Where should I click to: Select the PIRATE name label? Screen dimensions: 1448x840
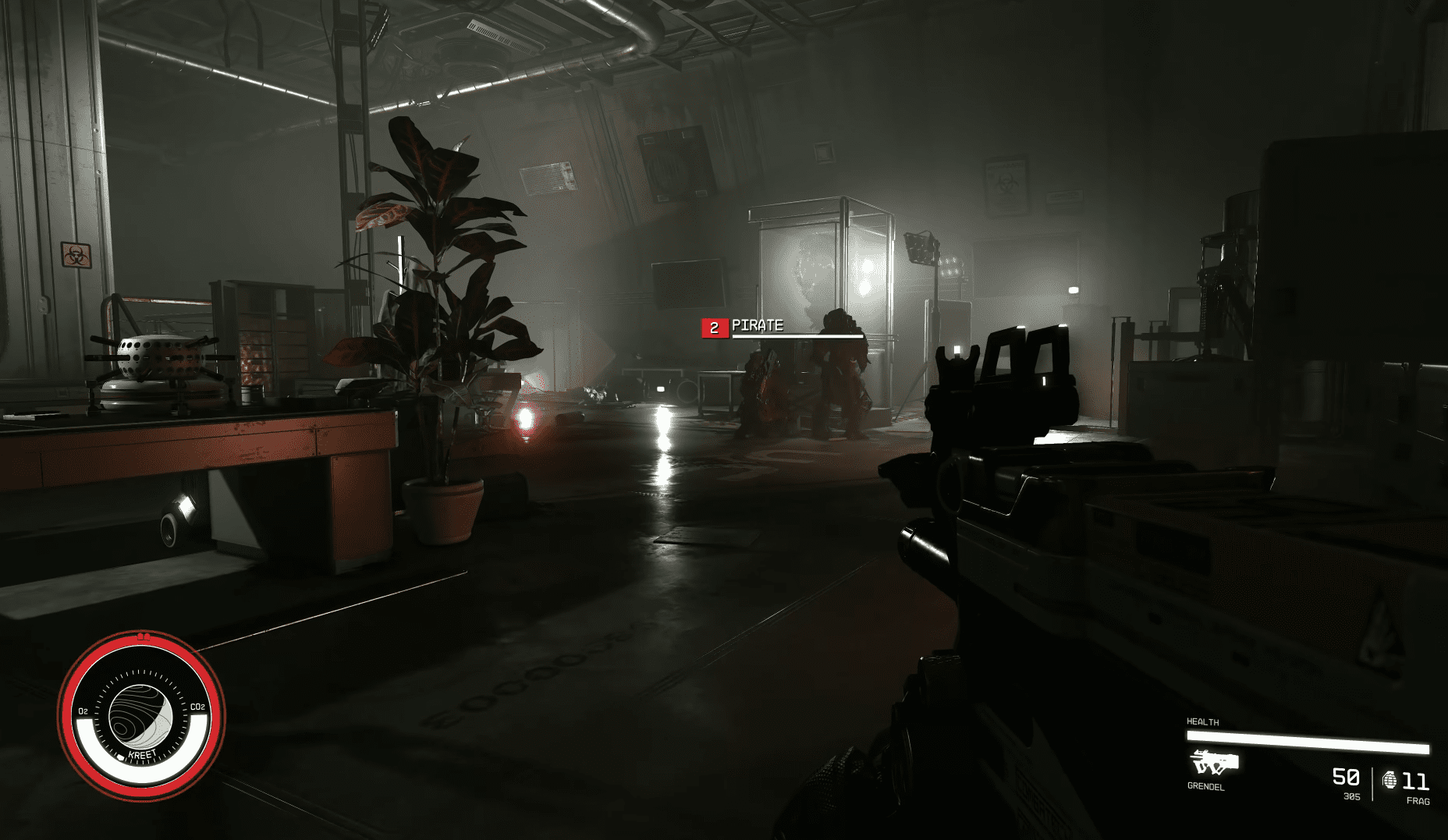click(757, 326)
